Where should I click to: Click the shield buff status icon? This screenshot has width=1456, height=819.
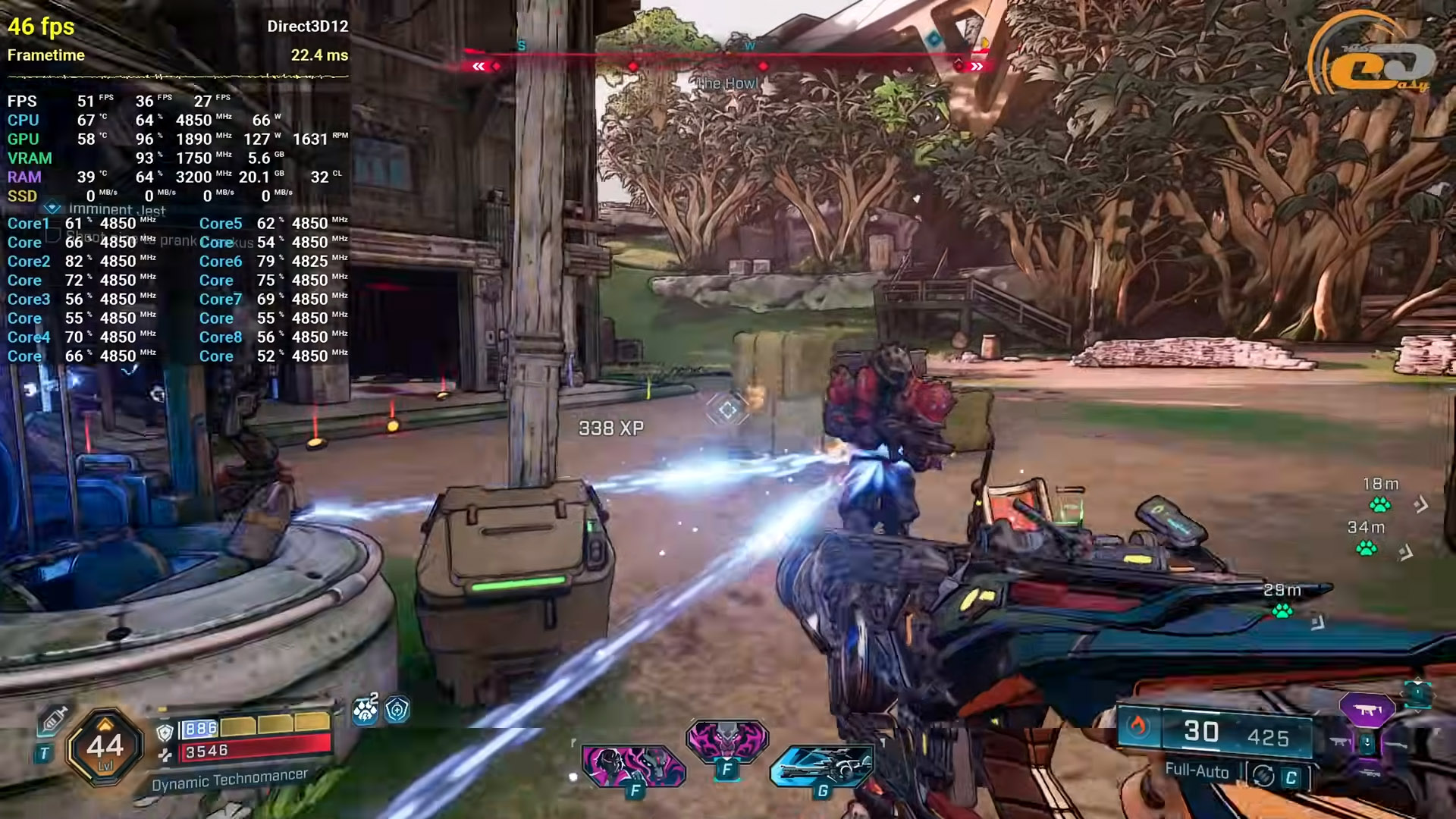pos(397,710)
